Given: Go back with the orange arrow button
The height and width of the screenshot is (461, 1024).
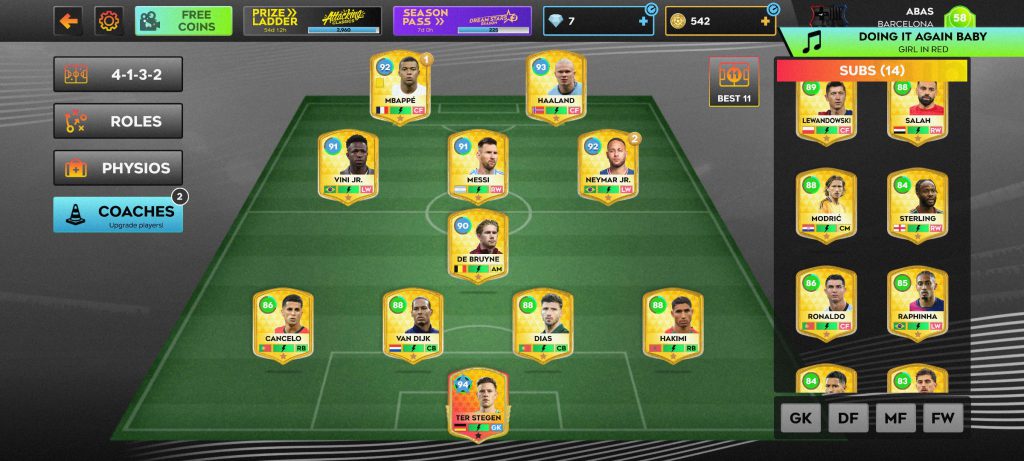Looking at the screenshot, I should (x=68, y=20).
